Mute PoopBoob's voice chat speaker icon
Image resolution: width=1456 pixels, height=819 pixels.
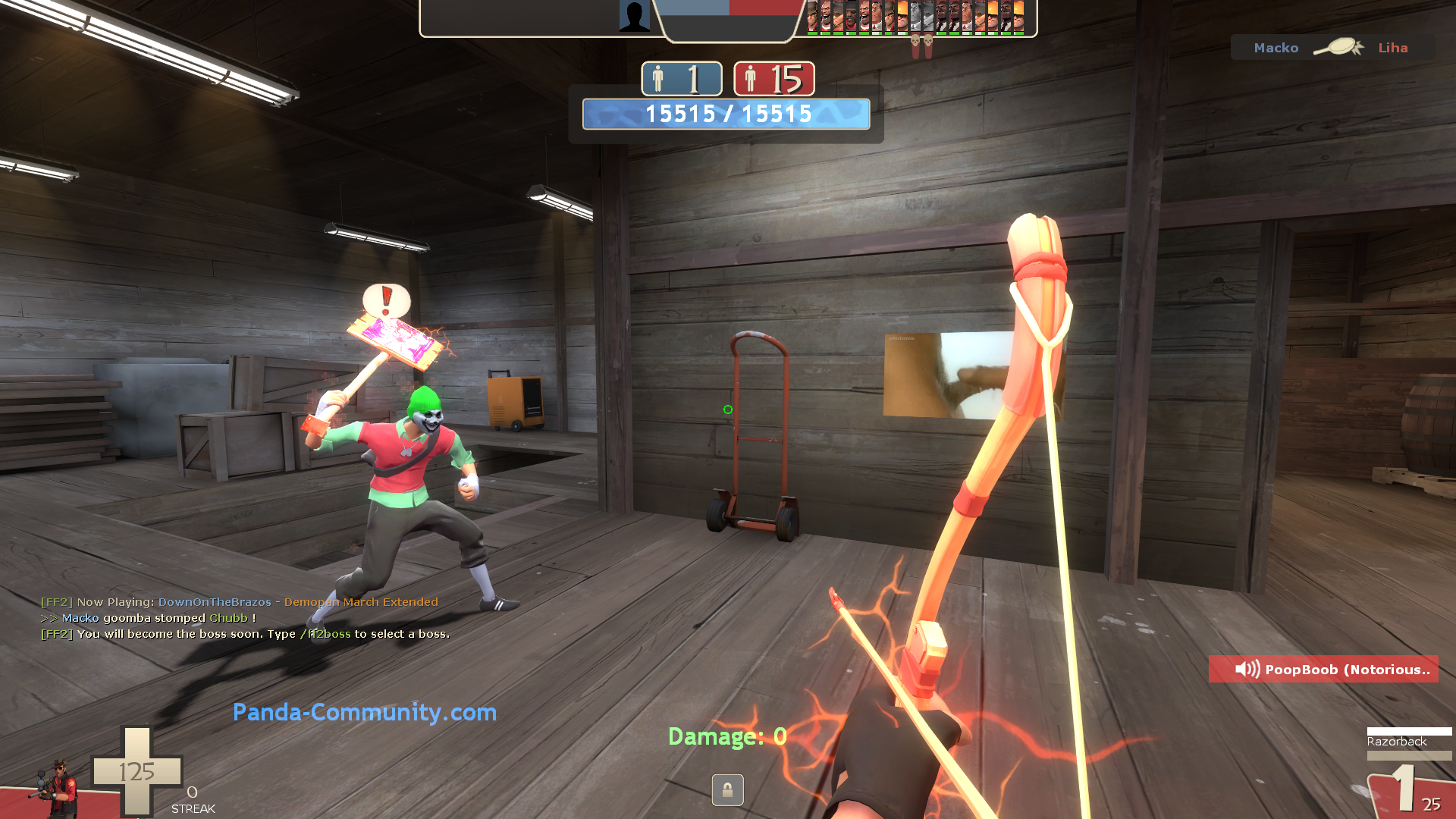tap(1246, 670)
